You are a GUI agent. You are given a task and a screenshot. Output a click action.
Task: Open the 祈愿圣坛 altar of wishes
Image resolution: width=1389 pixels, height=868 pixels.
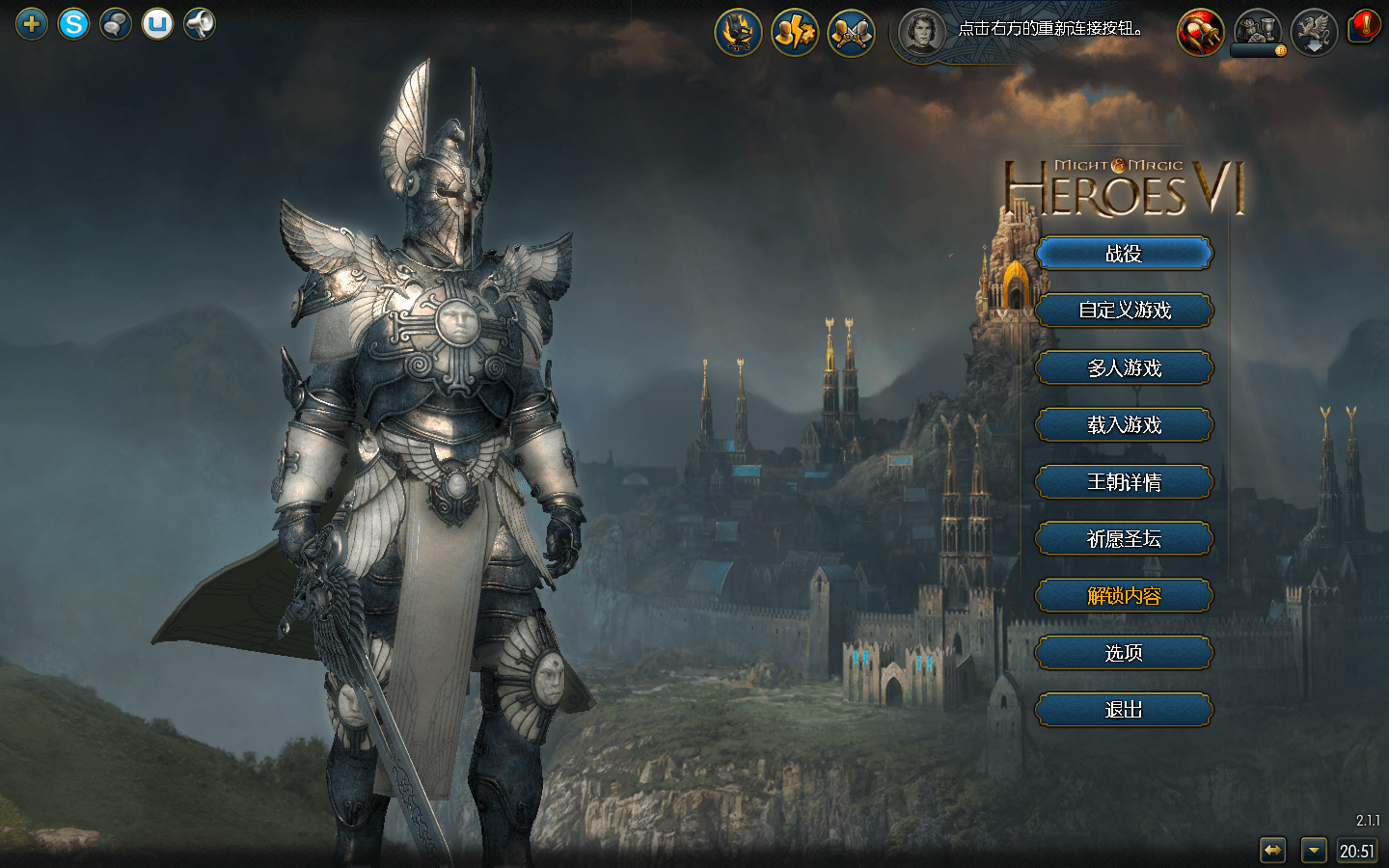pyautogui.click(x=1124, y=538)
